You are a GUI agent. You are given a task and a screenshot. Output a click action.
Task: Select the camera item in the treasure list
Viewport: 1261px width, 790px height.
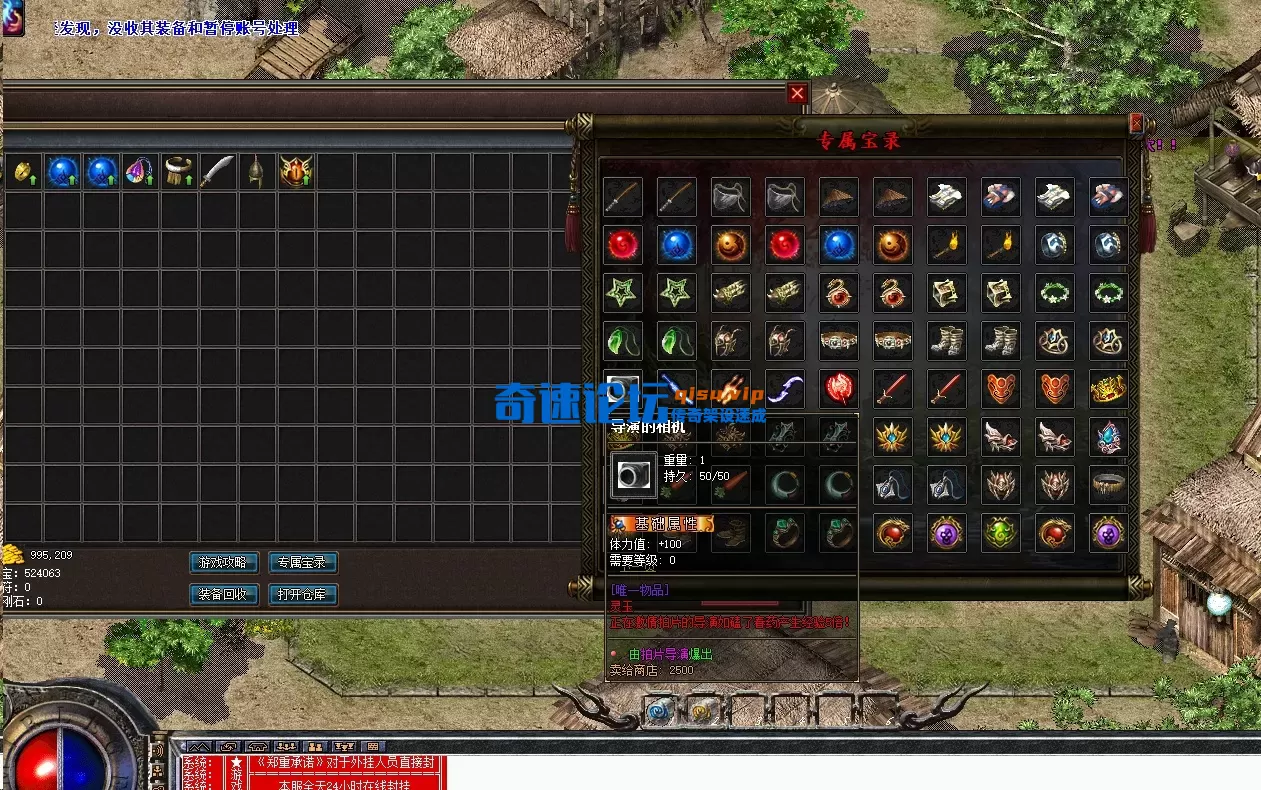pyautogui.click(x=622, y=388)
